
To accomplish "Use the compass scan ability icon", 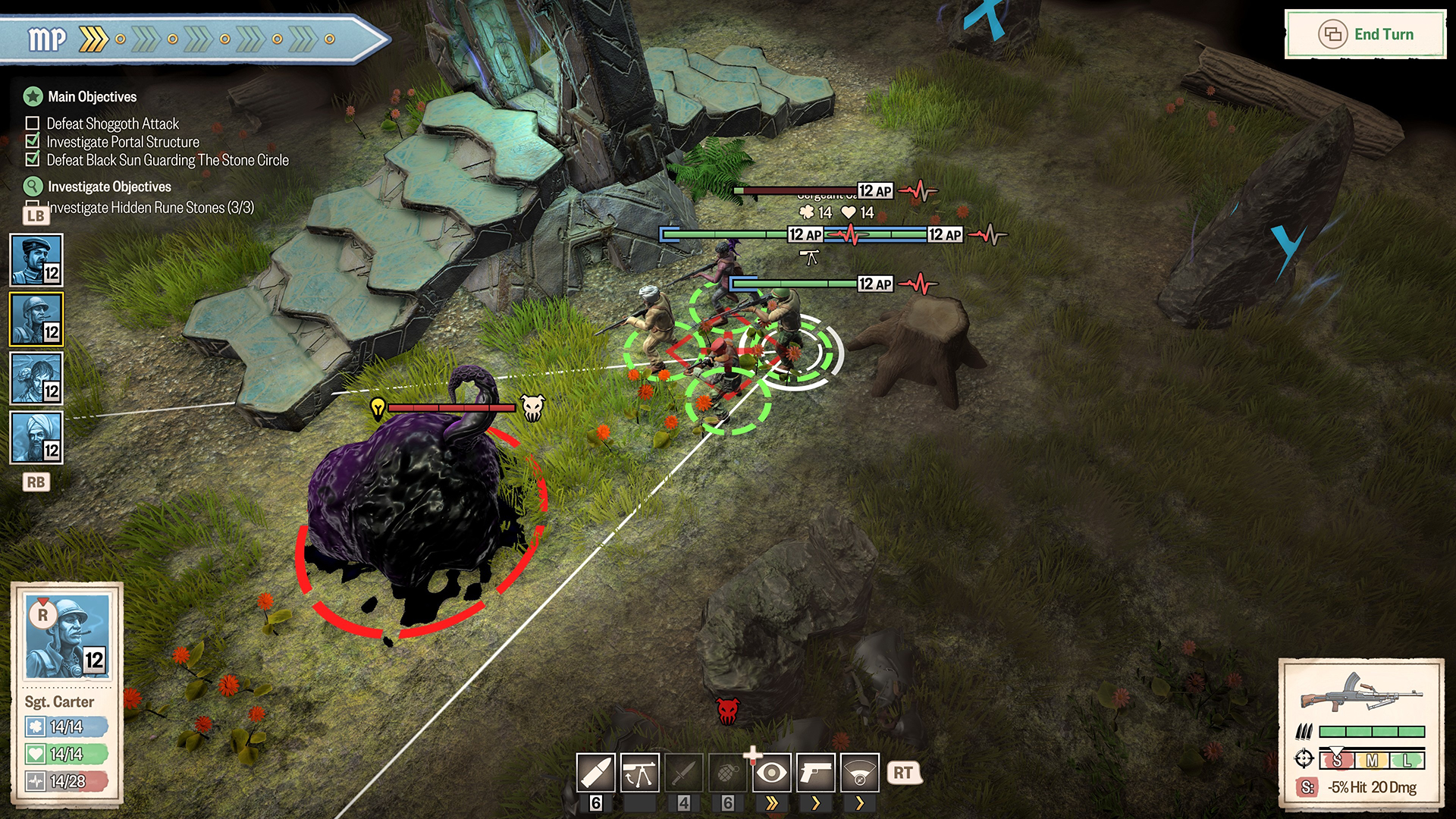I will point(860,773).
